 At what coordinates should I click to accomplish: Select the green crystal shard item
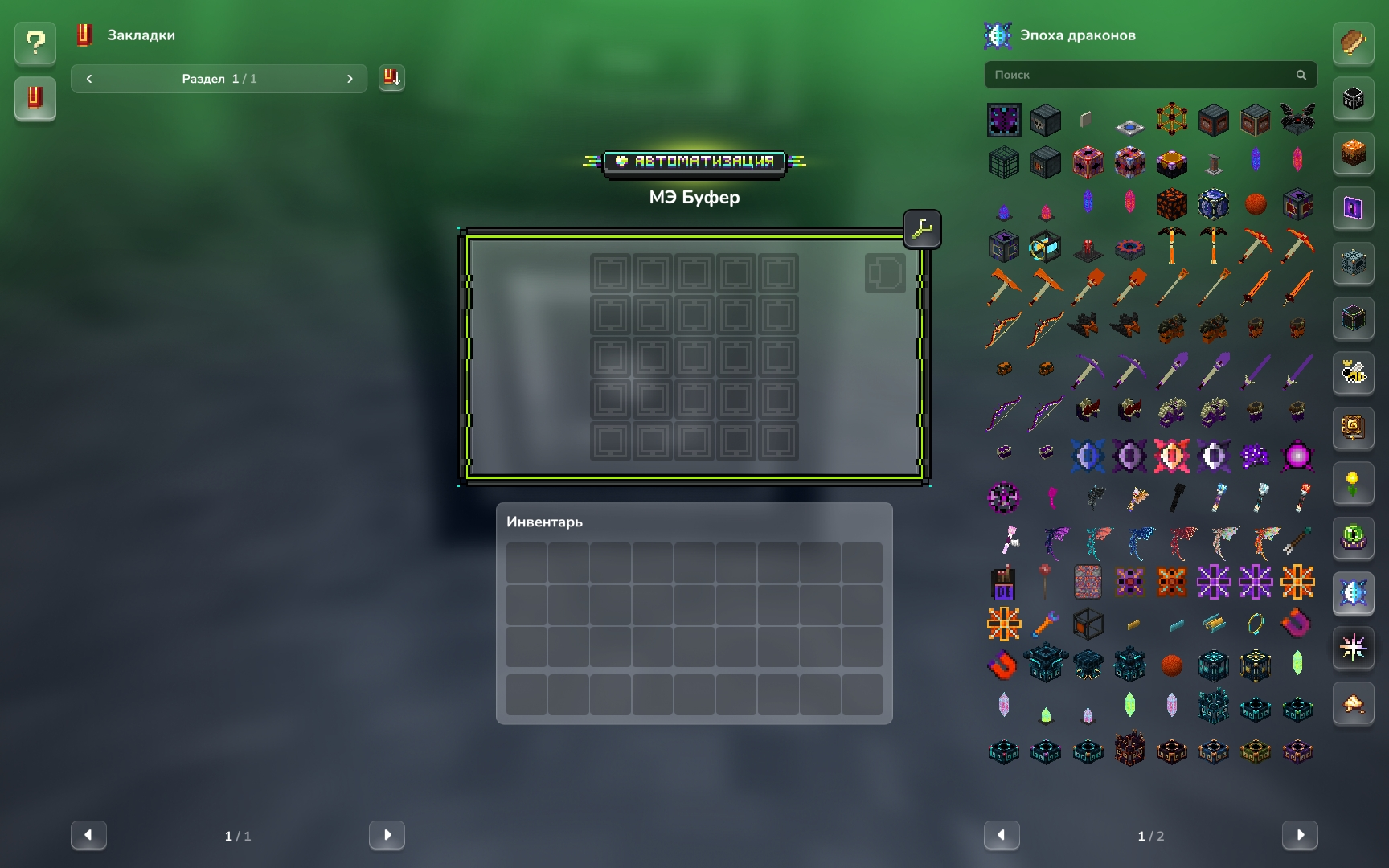pos(1297,663)
